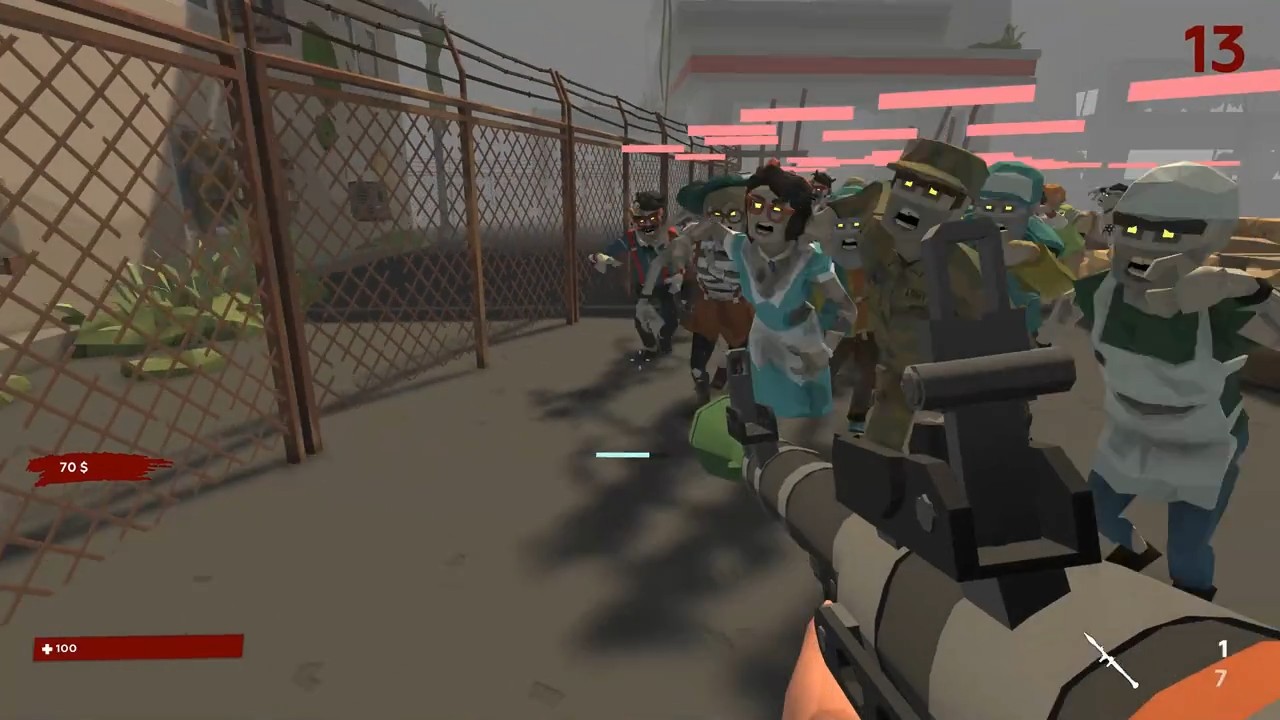Image resolution: width=1280 pixels, height=720 pixels.
Task: Click the red 13 counter in the top corner
Action: 1214,48
